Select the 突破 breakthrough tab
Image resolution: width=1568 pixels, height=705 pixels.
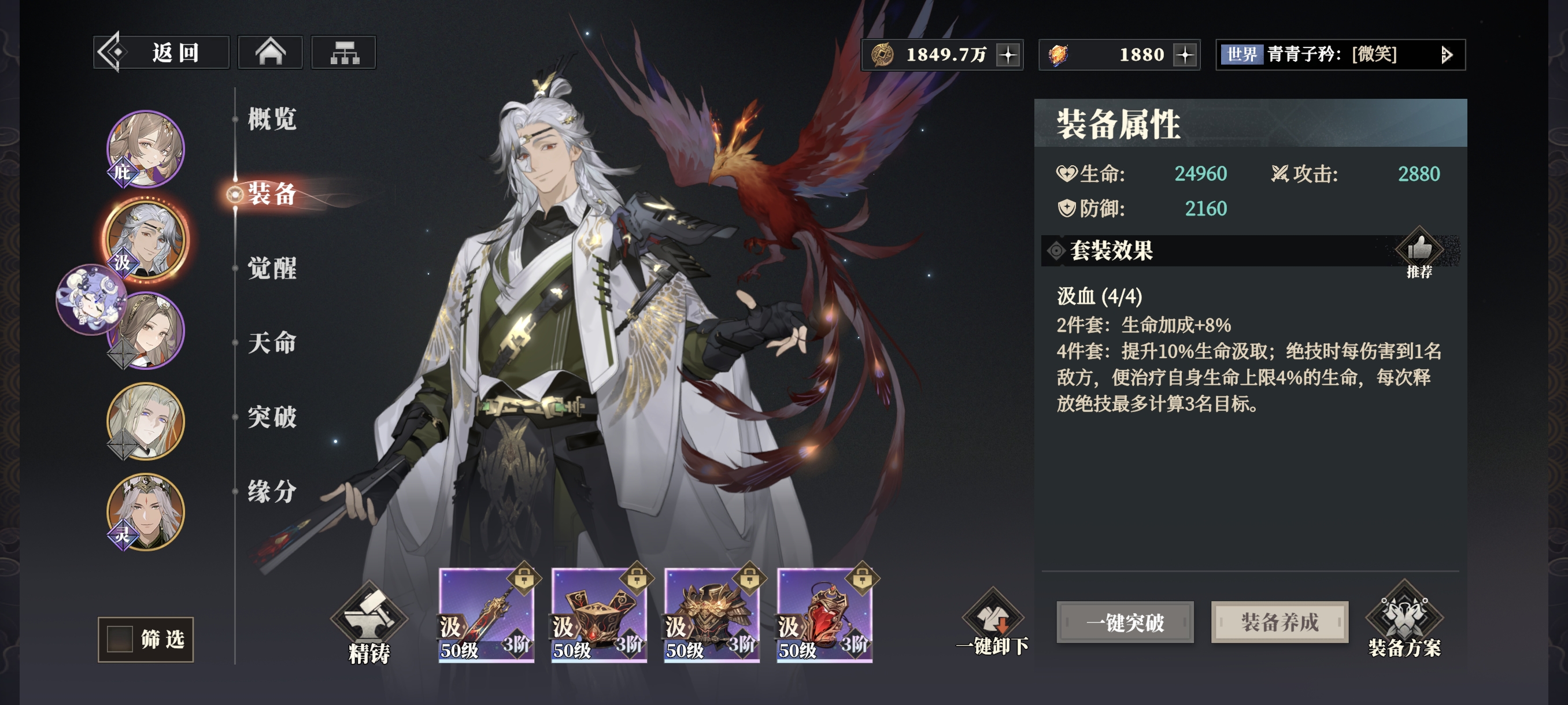click(272, 417)
